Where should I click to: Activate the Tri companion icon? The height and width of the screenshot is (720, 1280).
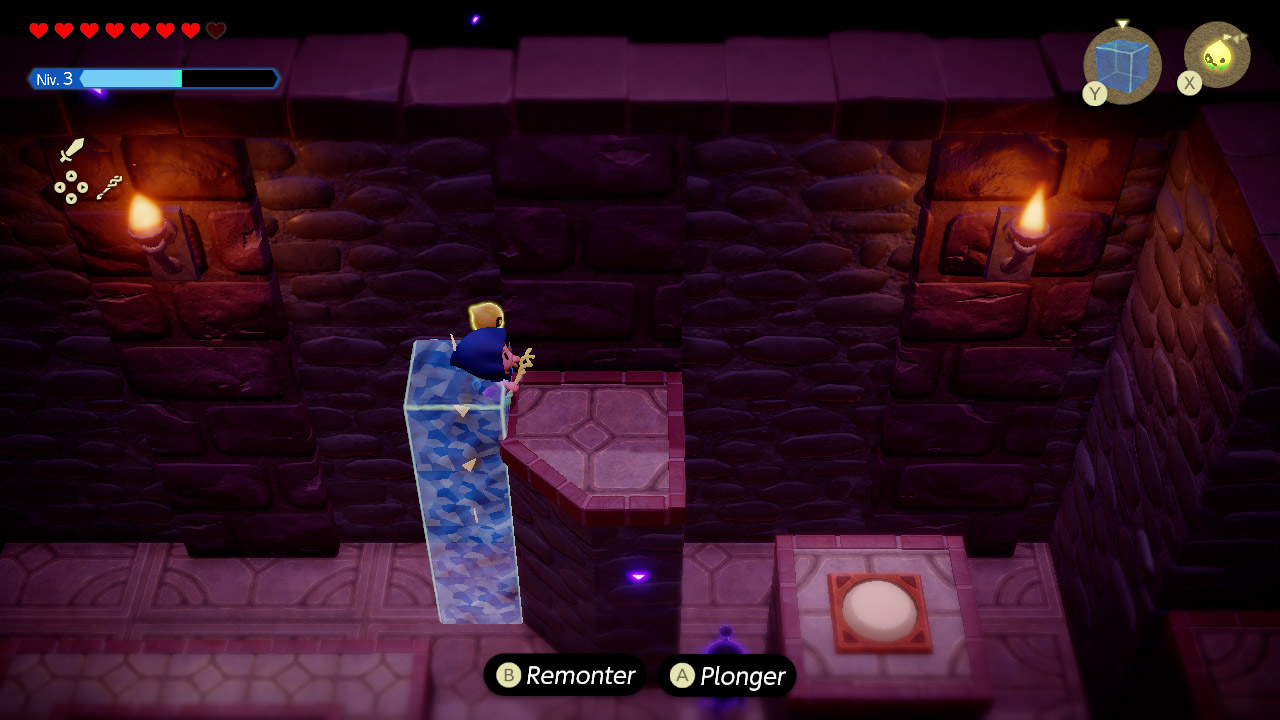point(1217,55)
